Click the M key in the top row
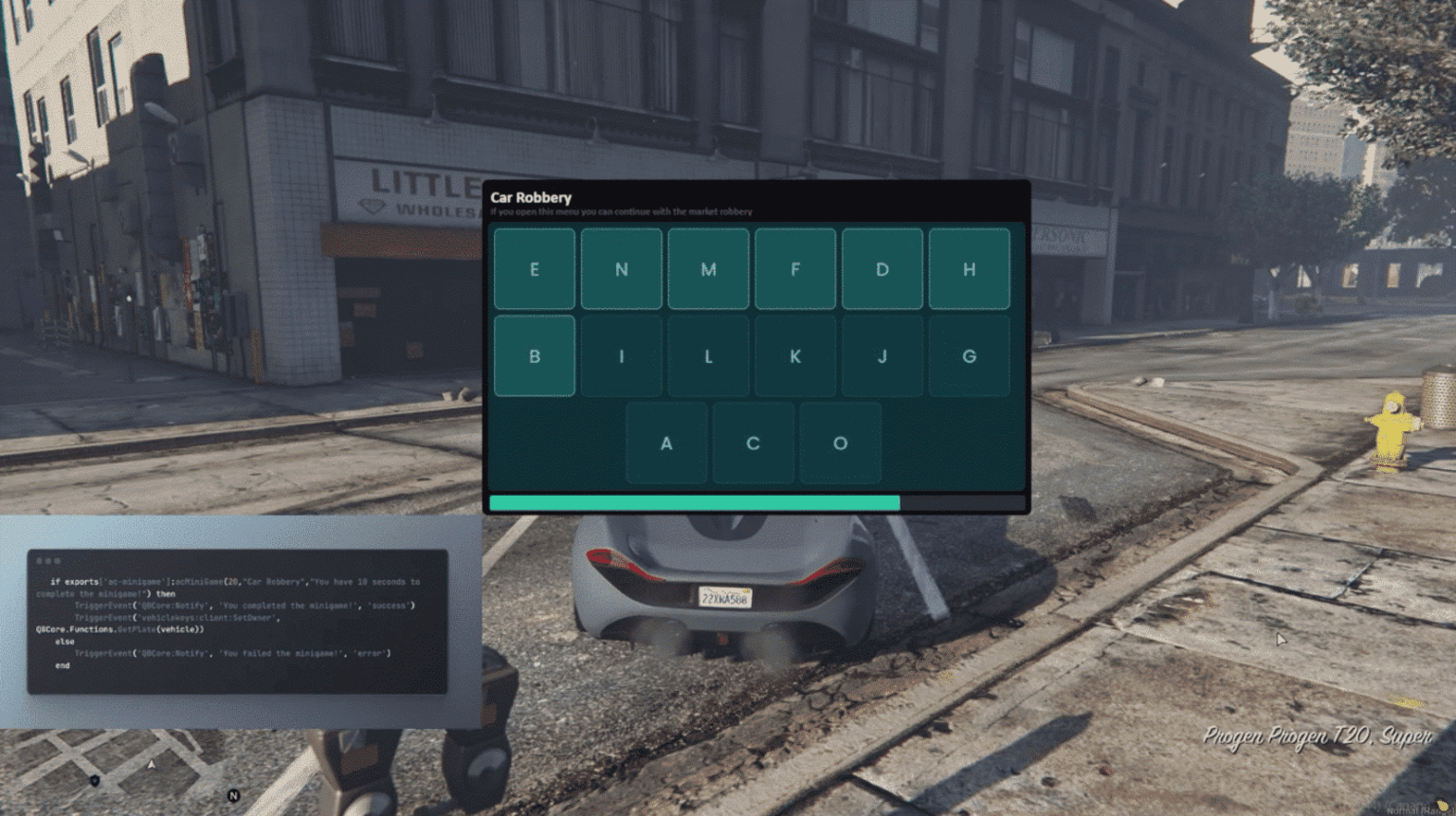The width and height of the screenshot is (1456, 816). (708, 269)
